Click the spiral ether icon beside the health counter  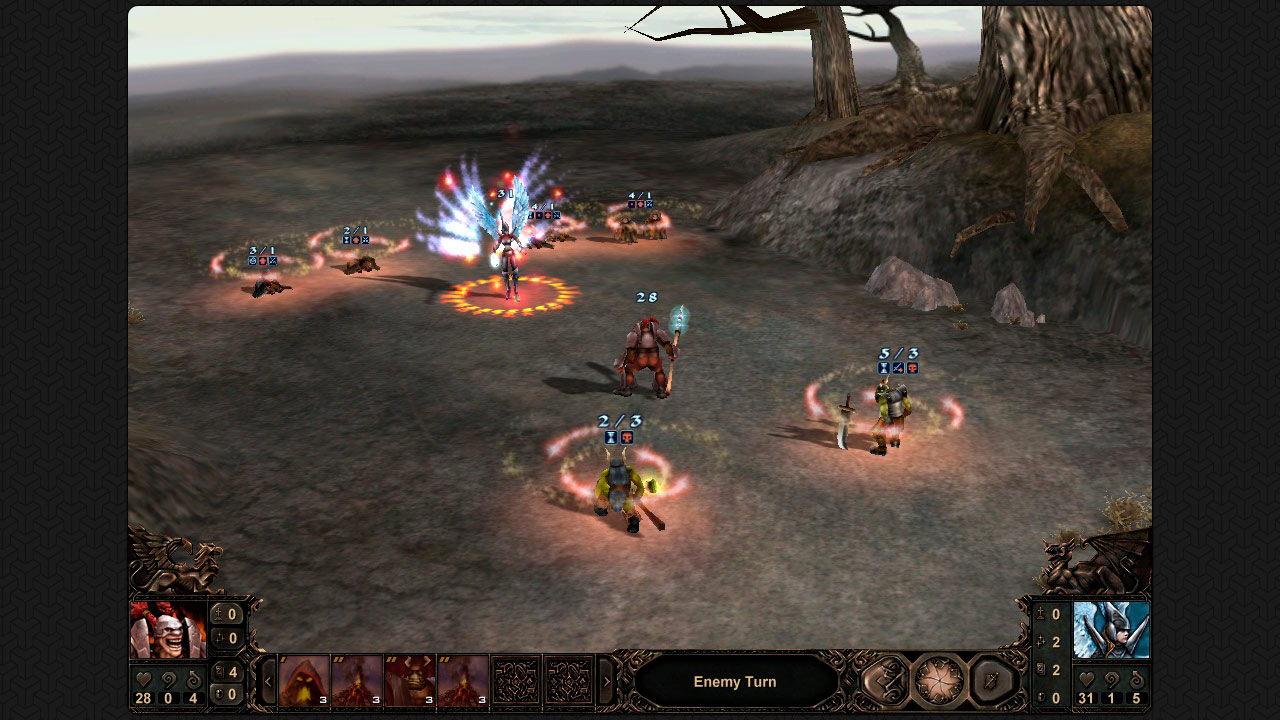(x=168, y=679)
